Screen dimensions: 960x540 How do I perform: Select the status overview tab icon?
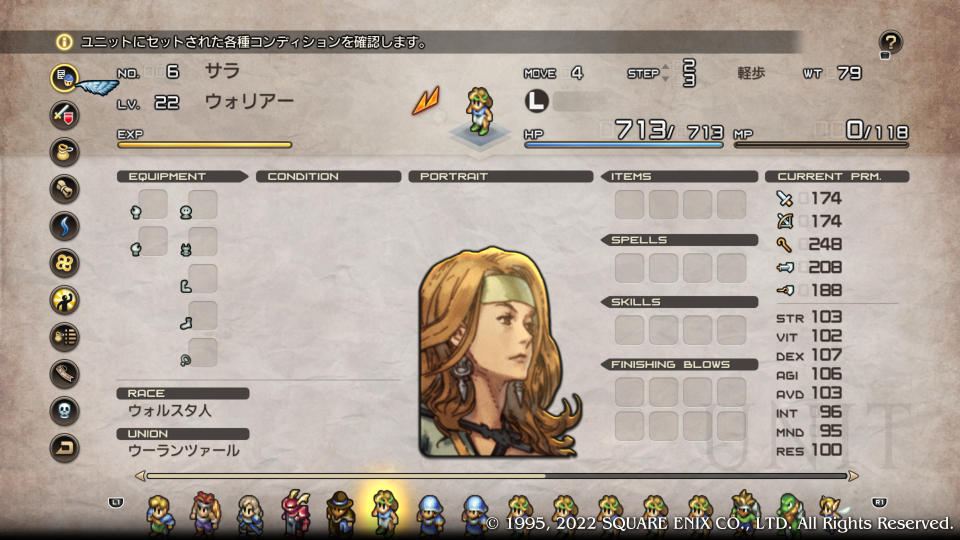click(x=65, y=77)
